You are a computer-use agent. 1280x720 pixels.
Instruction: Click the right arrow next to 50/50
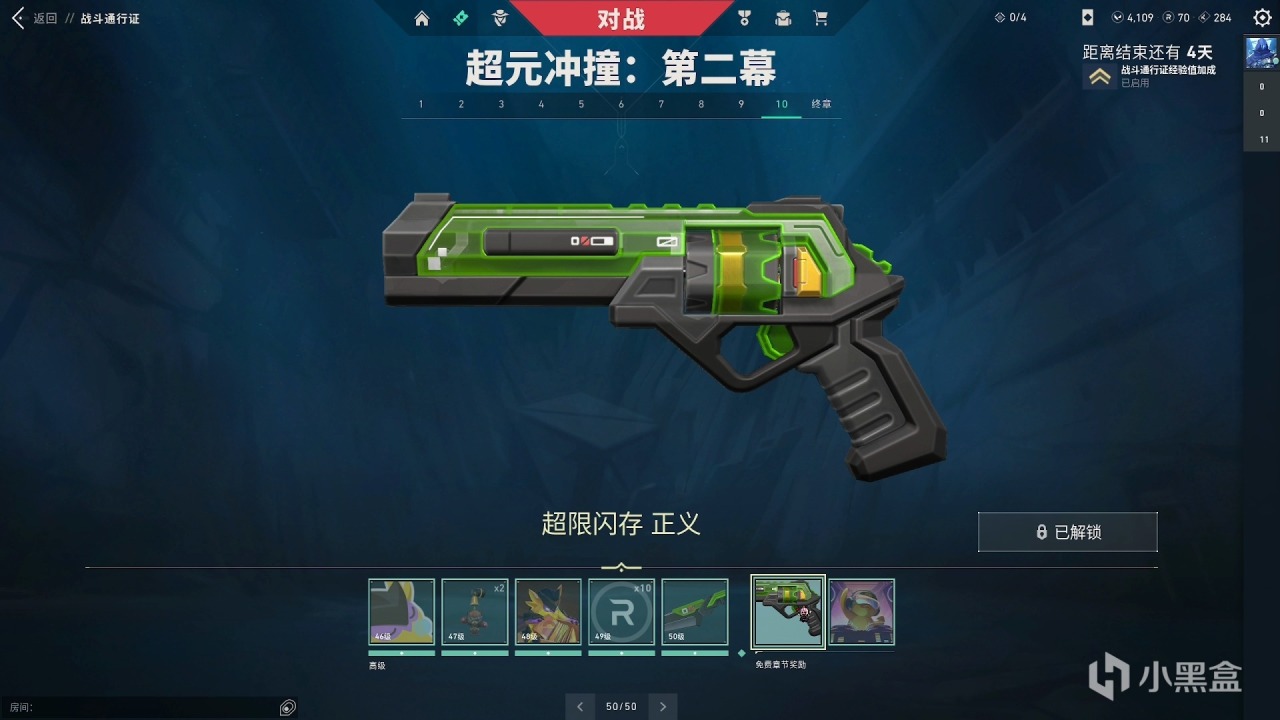(662, 706)
